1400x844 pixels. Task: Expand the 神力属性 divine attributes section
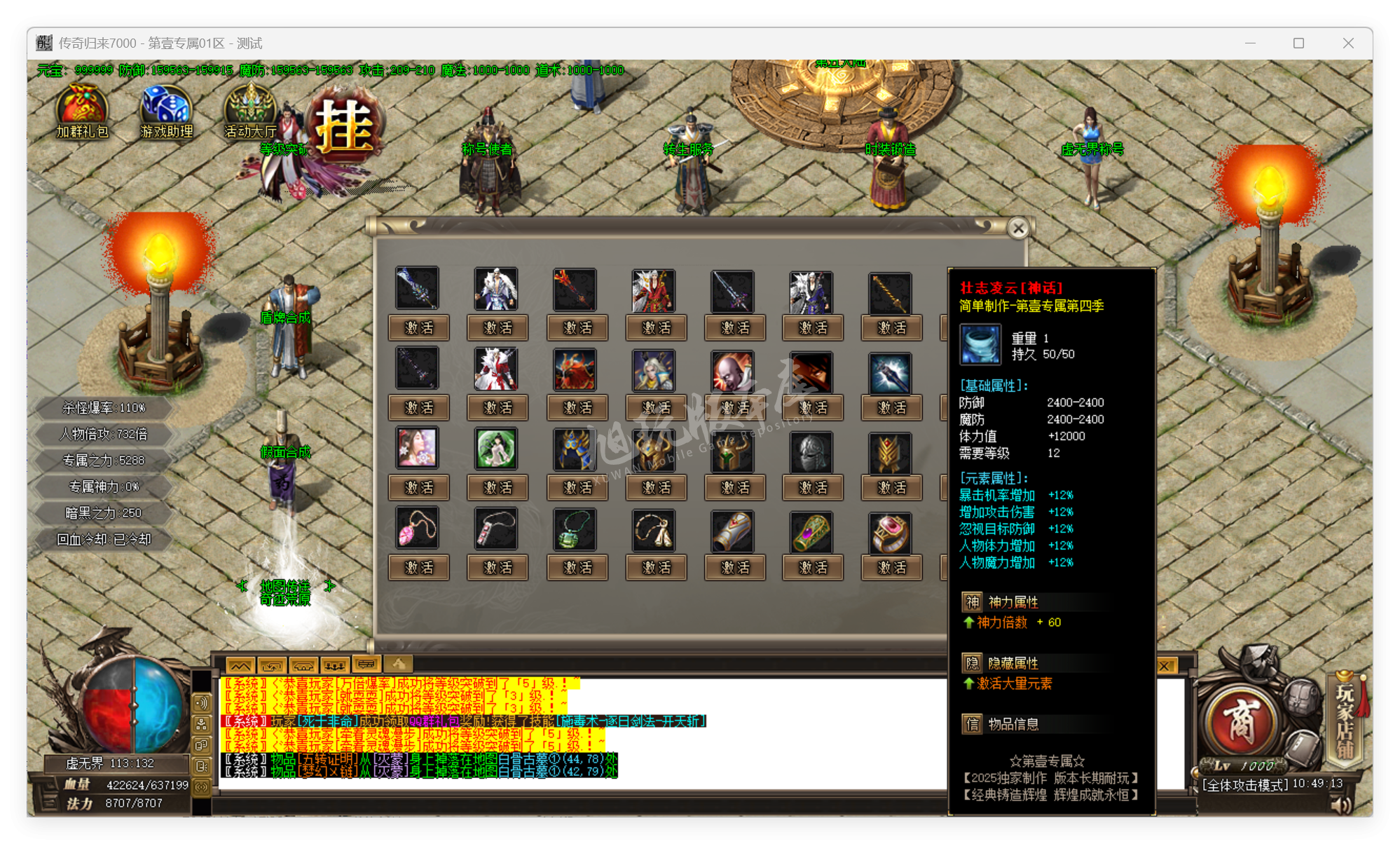[x=996, y=601]
